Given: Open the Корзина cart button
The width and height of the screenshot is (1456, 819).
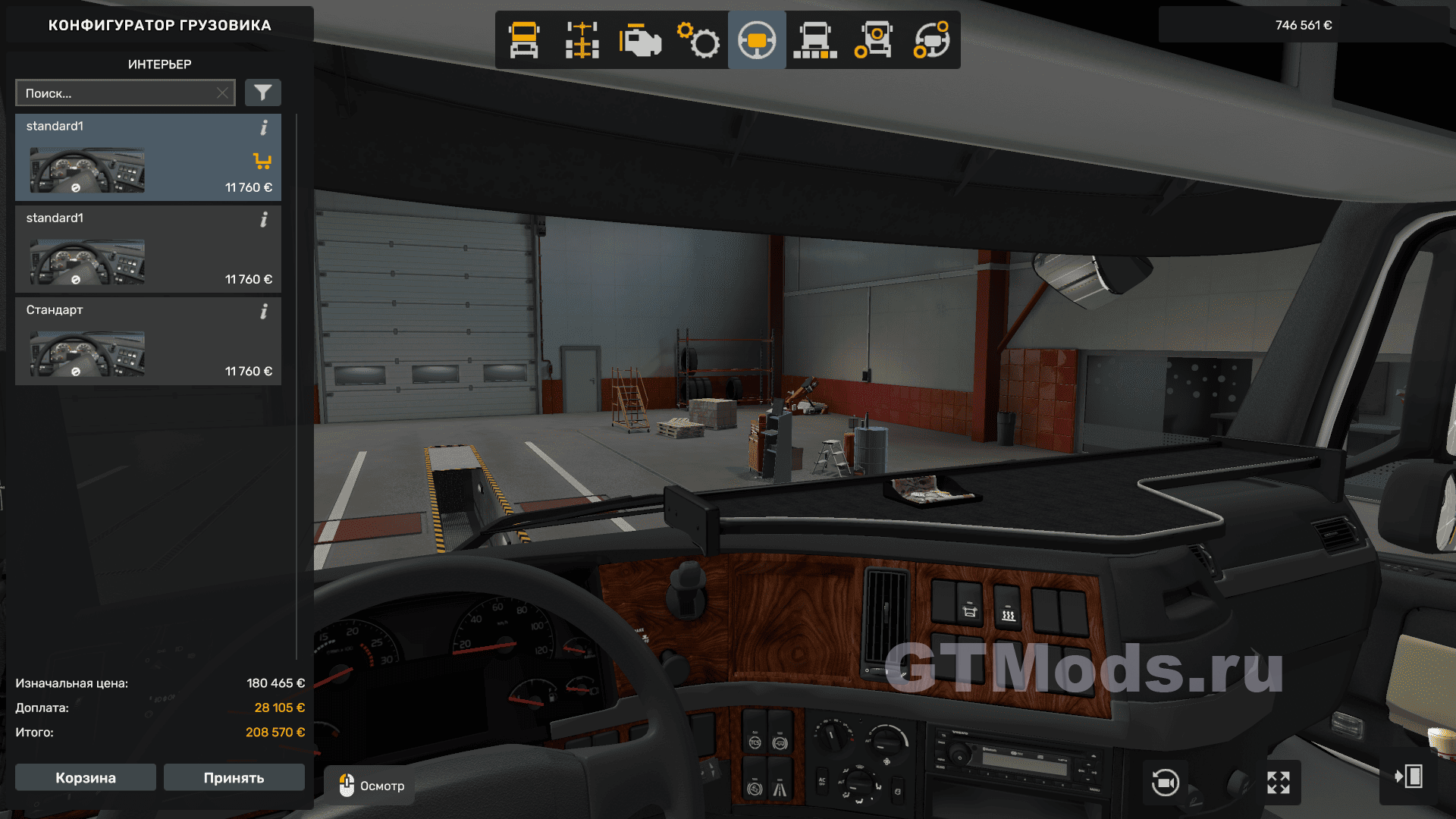Looking at the screenshot, I should (86, 777).
